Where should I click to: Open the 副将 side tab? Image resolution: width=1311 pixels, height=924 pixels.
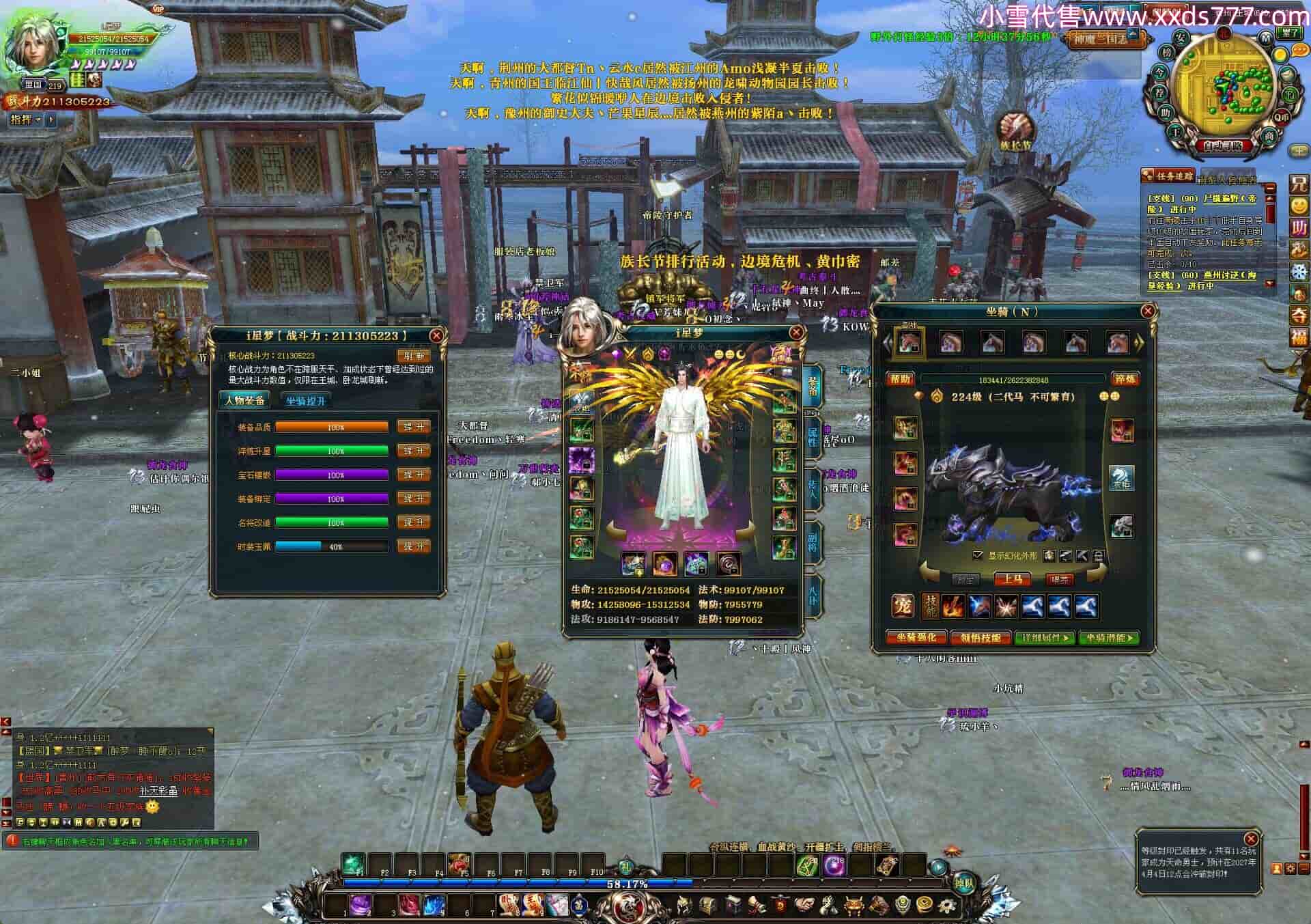[813, 542]
